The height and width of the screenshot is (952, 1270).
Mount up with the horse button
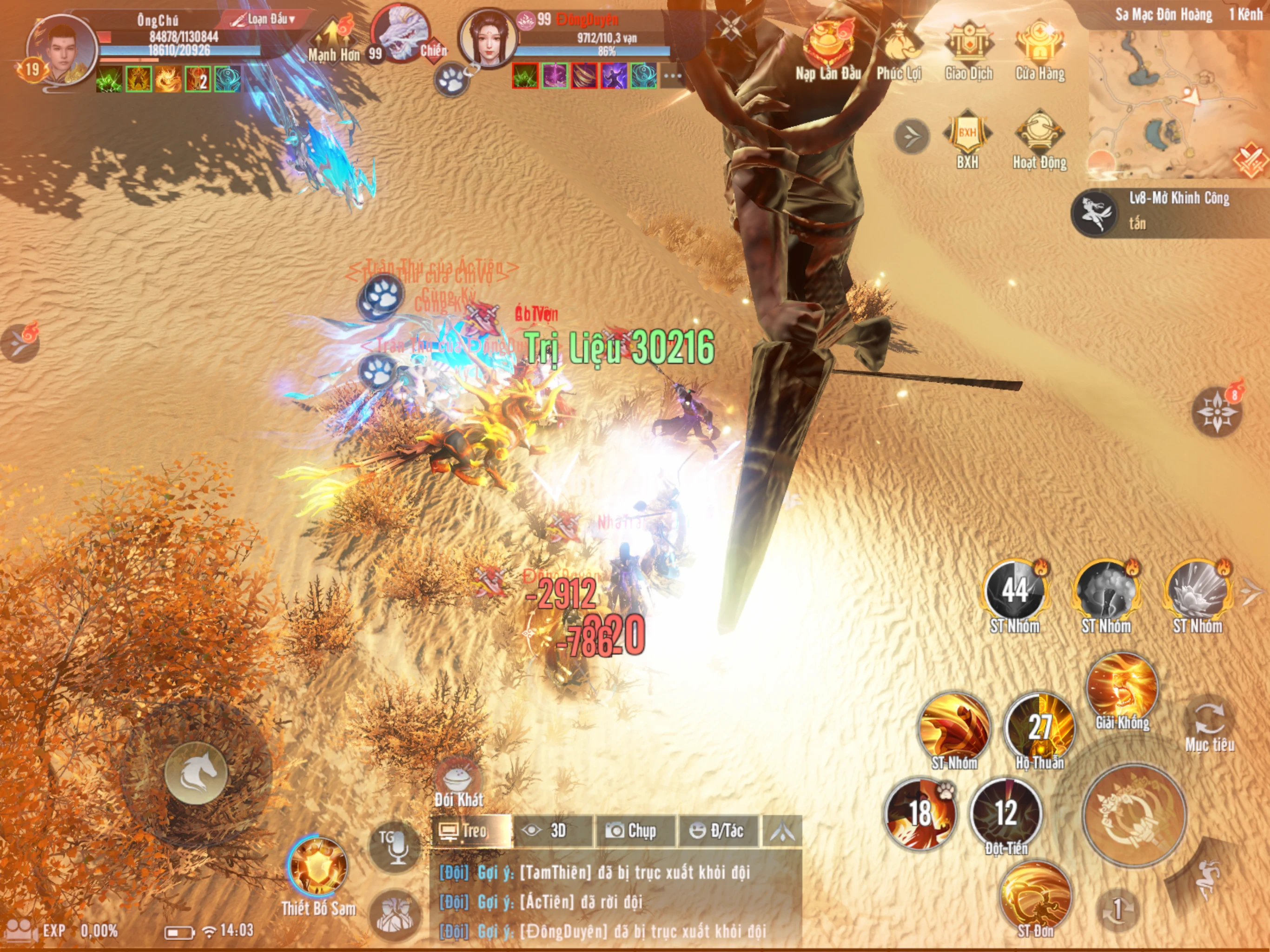pyautogui.click(x=196, y=772)
